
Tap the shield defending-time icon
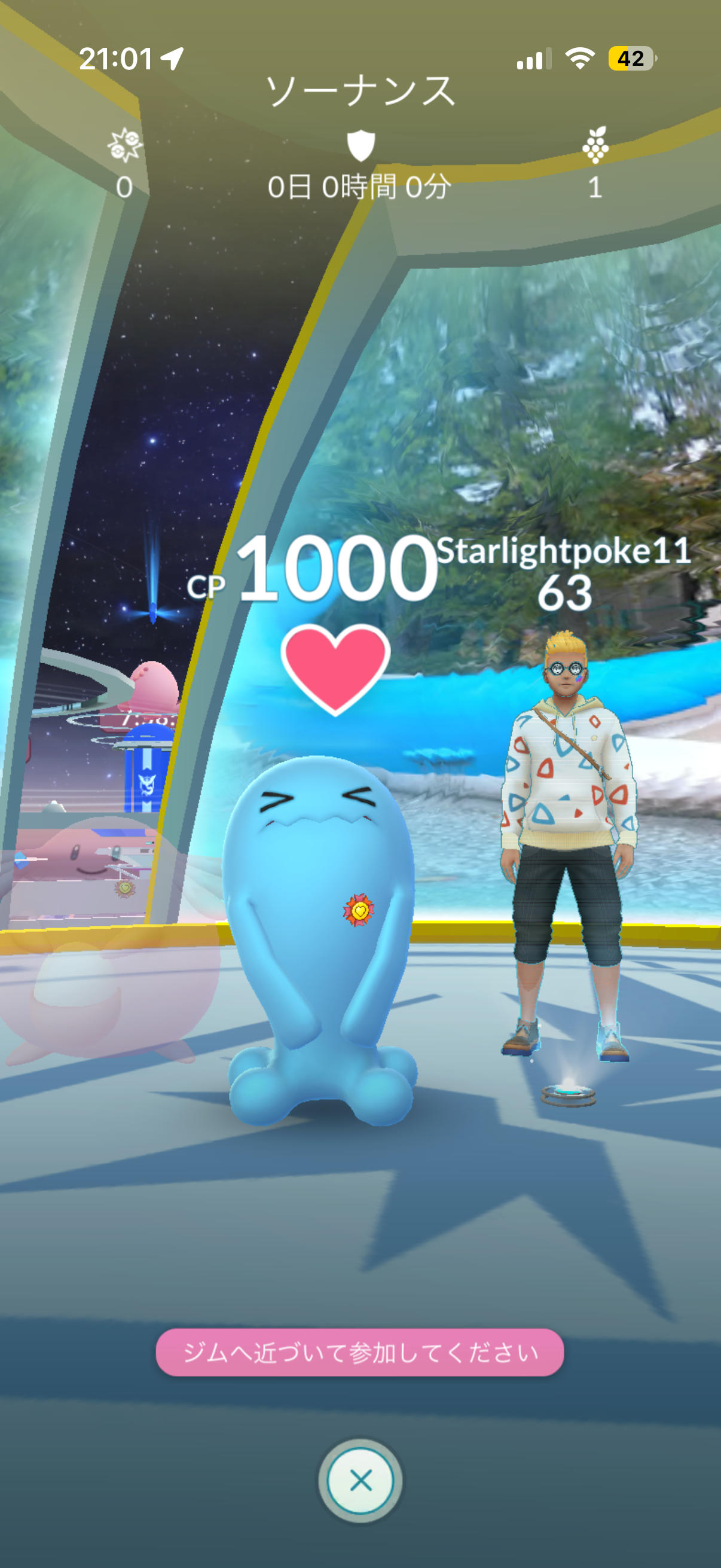click(360, 145)
